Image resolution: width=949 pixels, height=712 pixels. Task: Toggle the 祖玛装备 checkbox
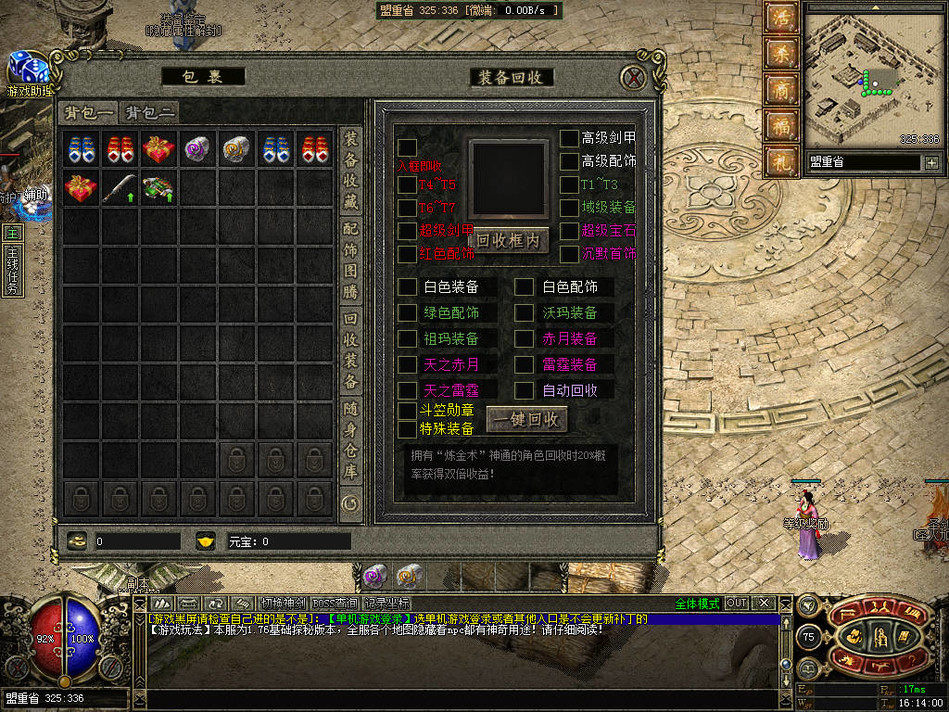[x=408, y=339]
